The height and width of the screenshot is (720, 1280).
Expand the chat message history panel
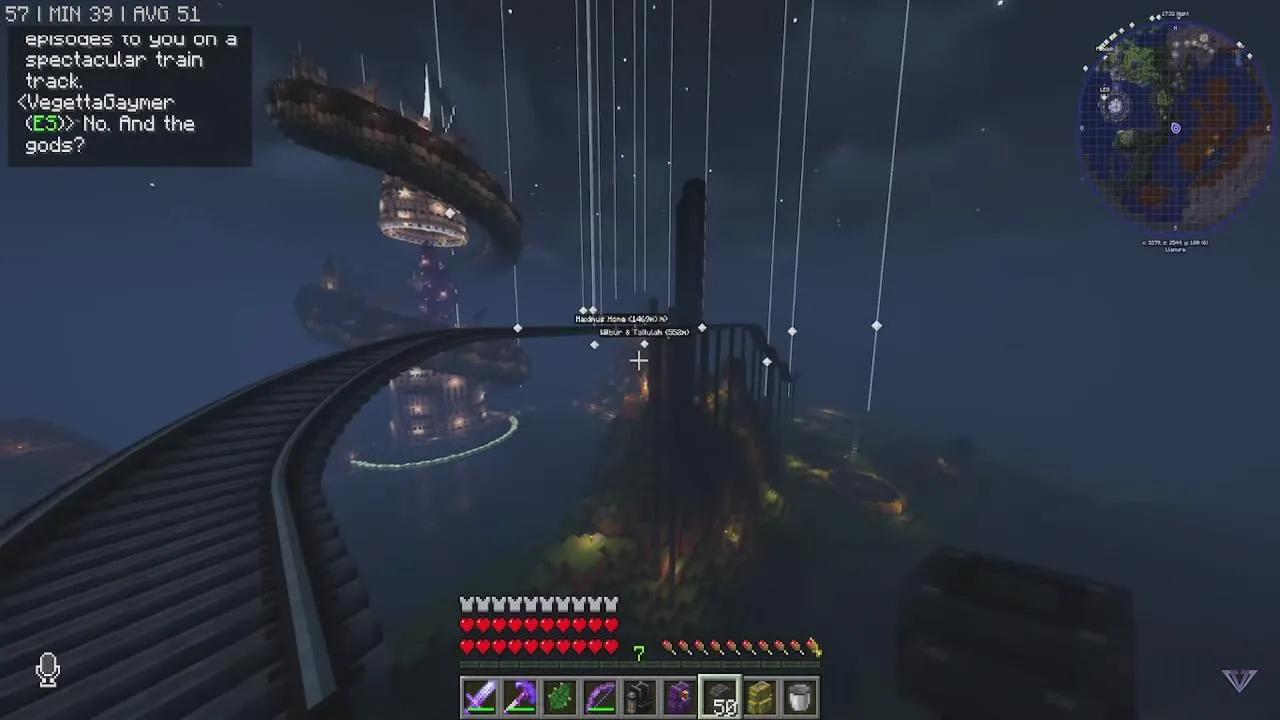pos(130,95)
